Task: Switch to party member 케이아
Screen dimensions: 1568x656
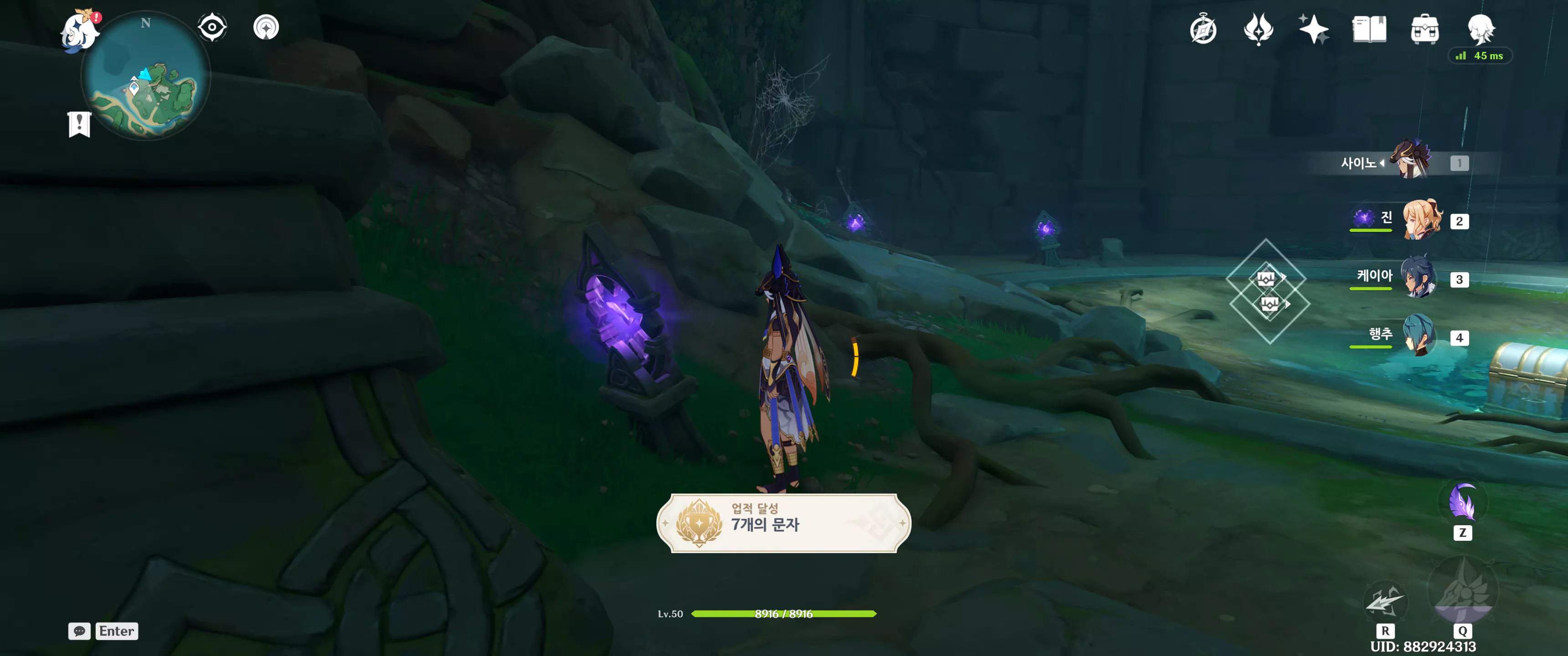Action: click(x=1419, y=278)
